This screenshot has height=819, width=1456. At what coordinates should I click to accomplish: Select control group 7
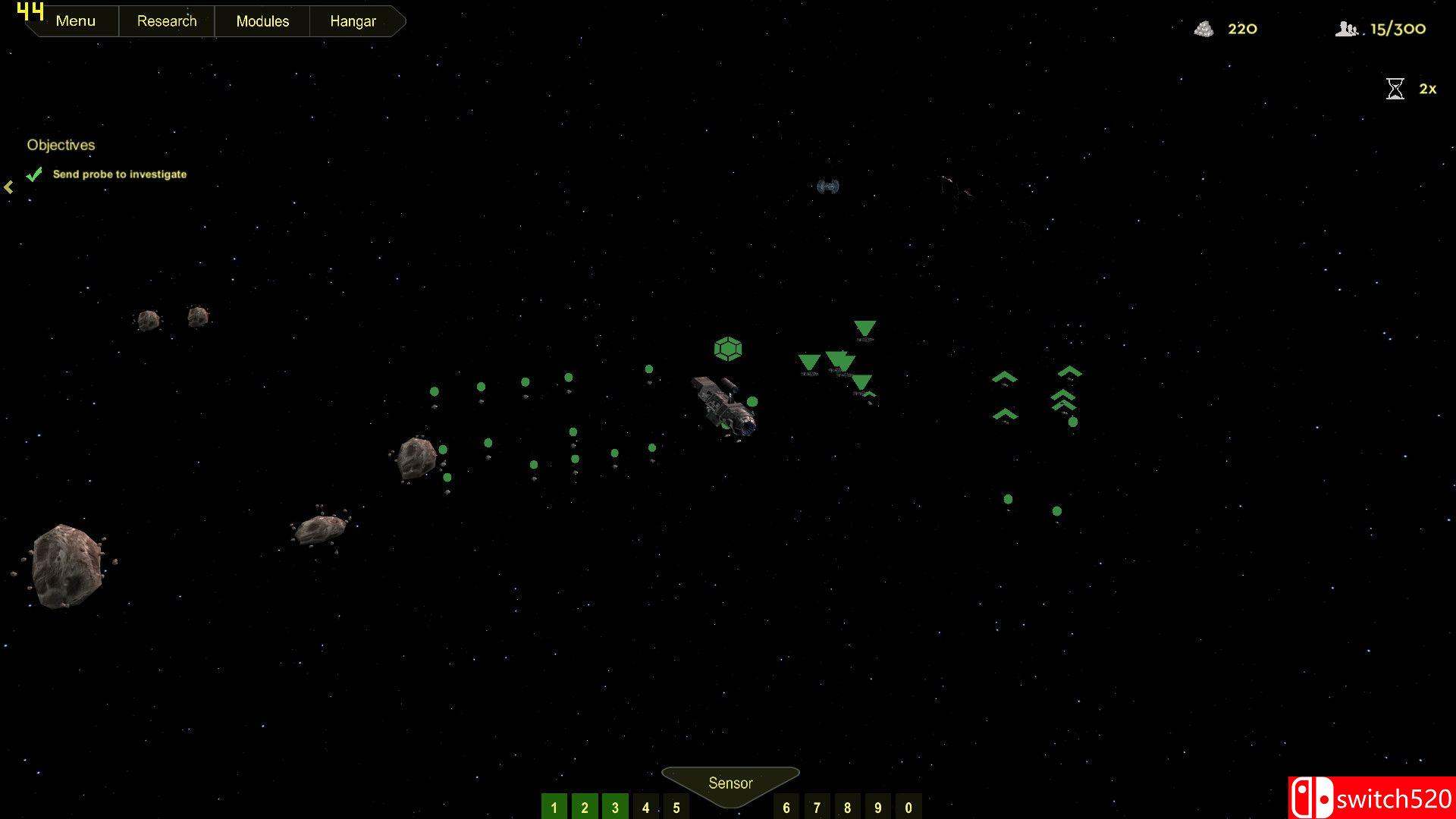817,807
